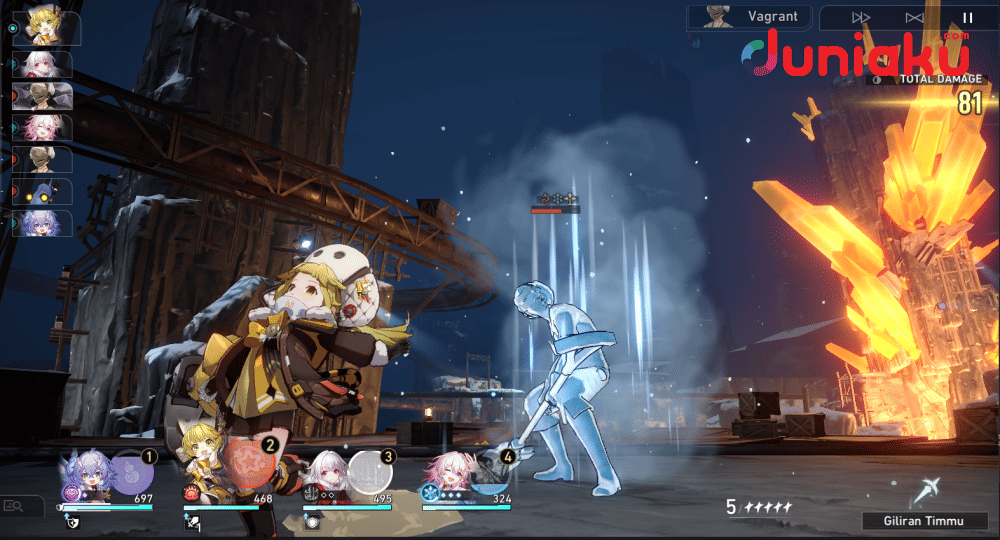Activate ultimate number 3
Image resolution: width=1000 pixels, height=540 pixels.
369,471
